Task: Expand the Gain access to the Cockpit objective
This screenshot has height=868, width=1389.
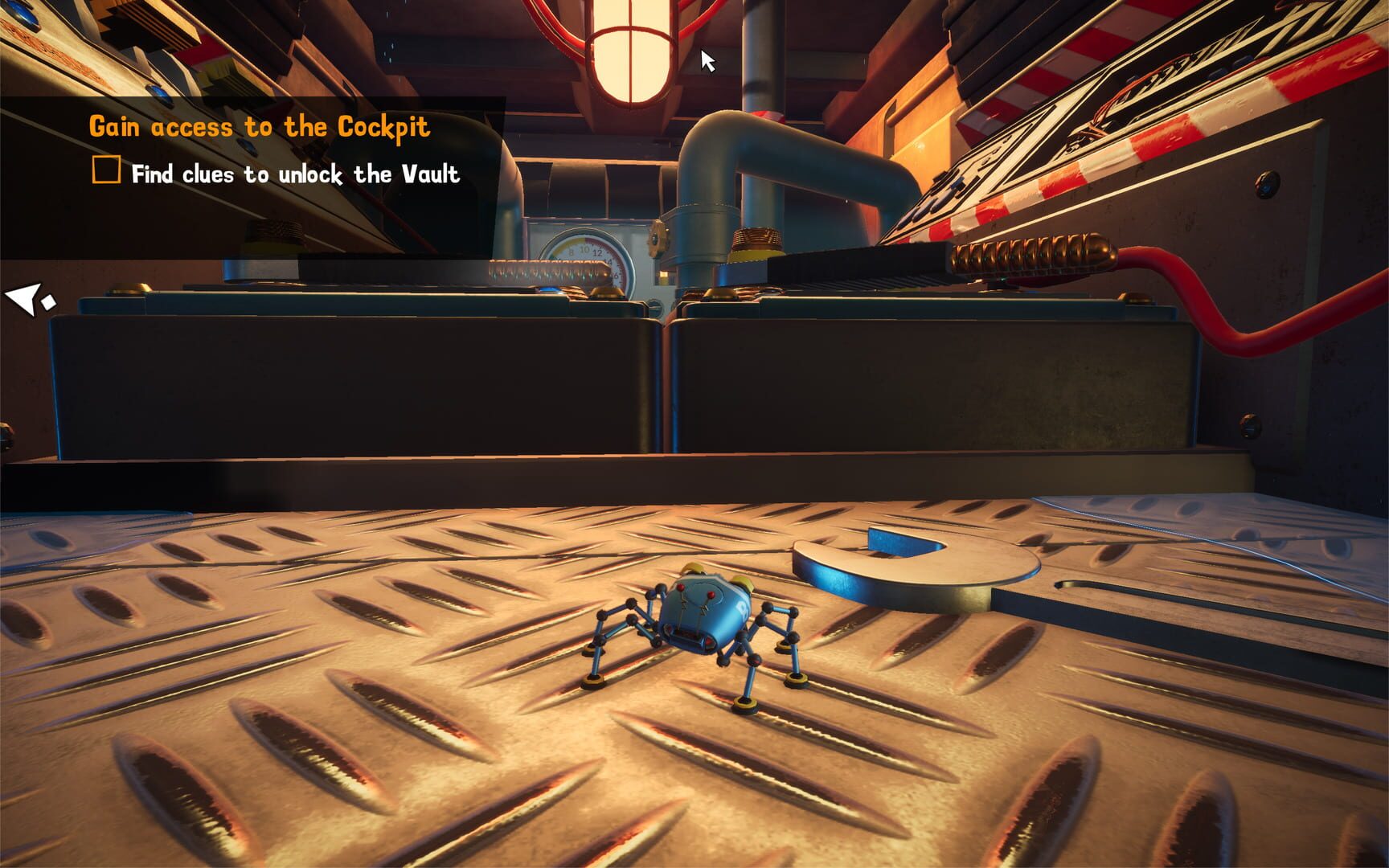Action: tap(261, 125)
